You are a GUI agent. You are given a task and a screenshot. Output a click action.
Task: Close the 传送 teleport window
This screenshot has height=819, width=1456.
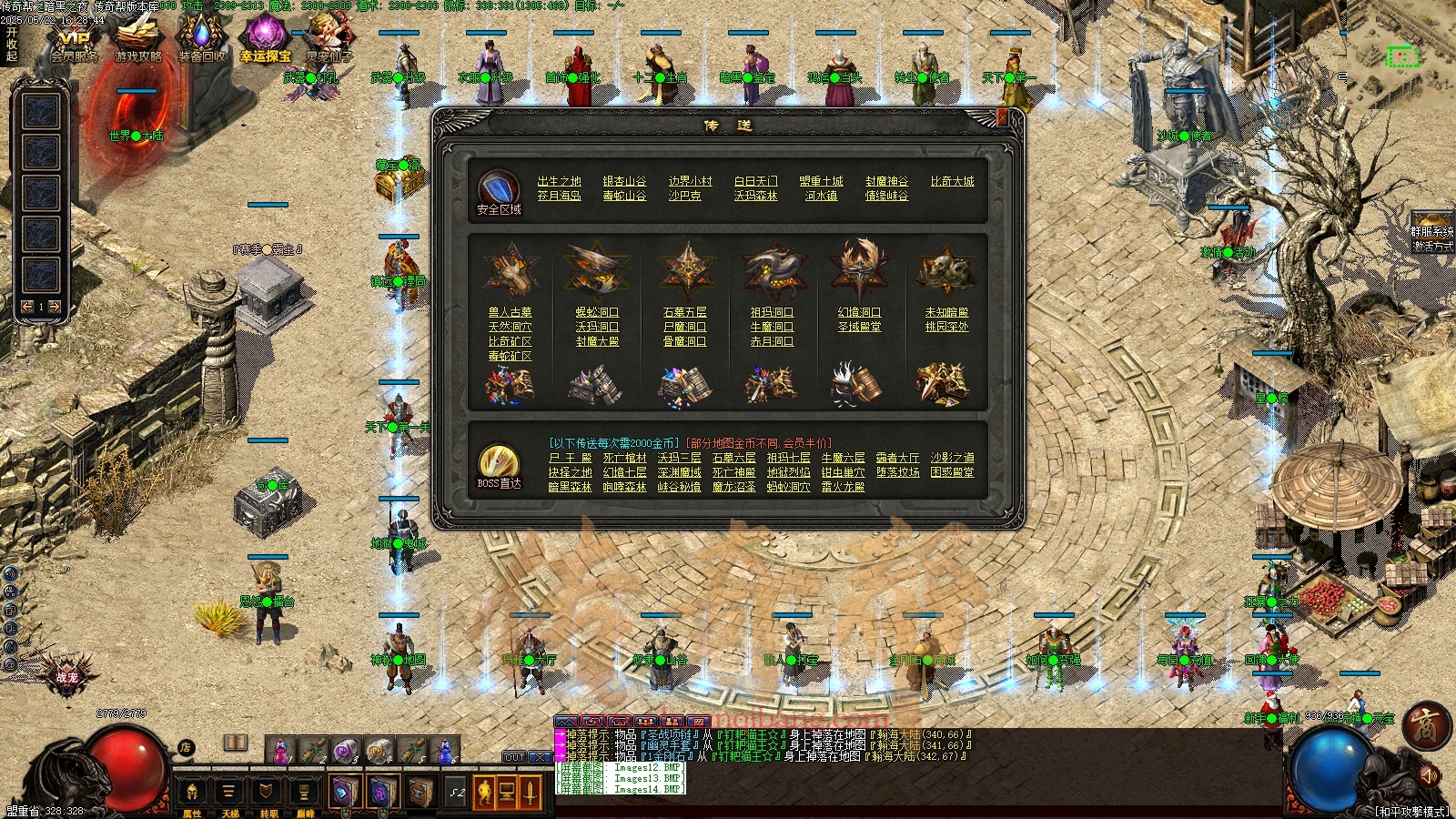tap(1002, 117)
